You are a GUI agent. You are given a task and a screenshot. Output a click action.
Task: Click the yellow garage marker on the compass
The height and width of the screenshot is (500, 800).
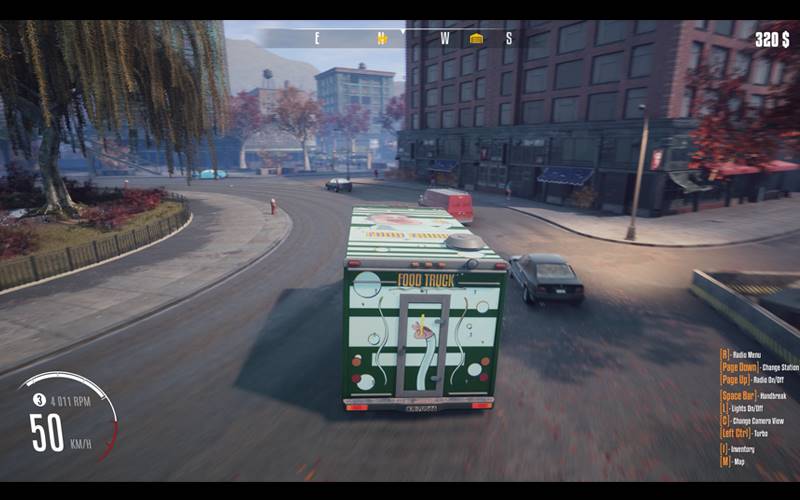[476, 38]
